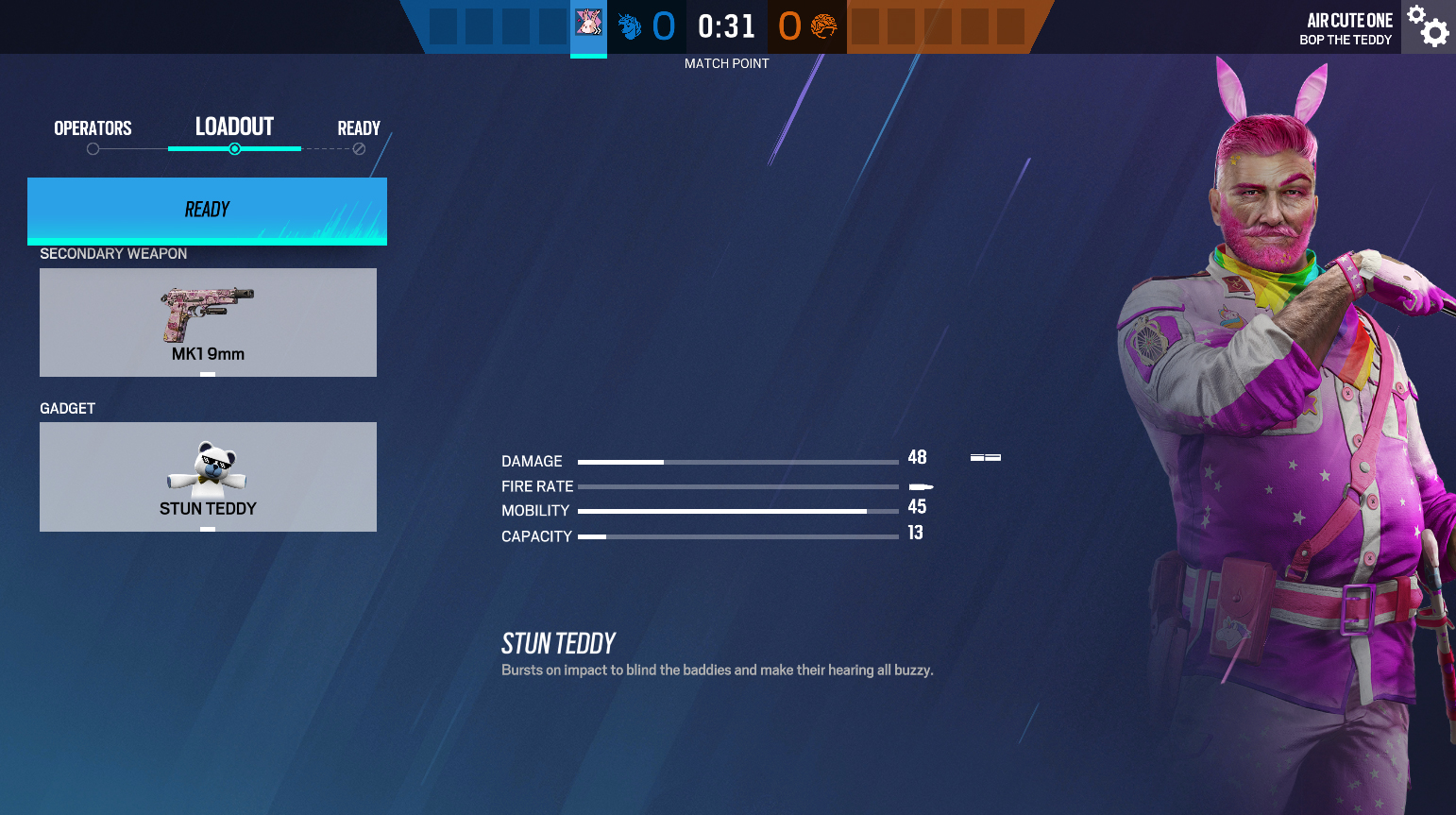The width and height of the screenshot is (1456, 815).
Task: Switch to the Operators tab
Action: pyautogui.click(x=93, y=128)
